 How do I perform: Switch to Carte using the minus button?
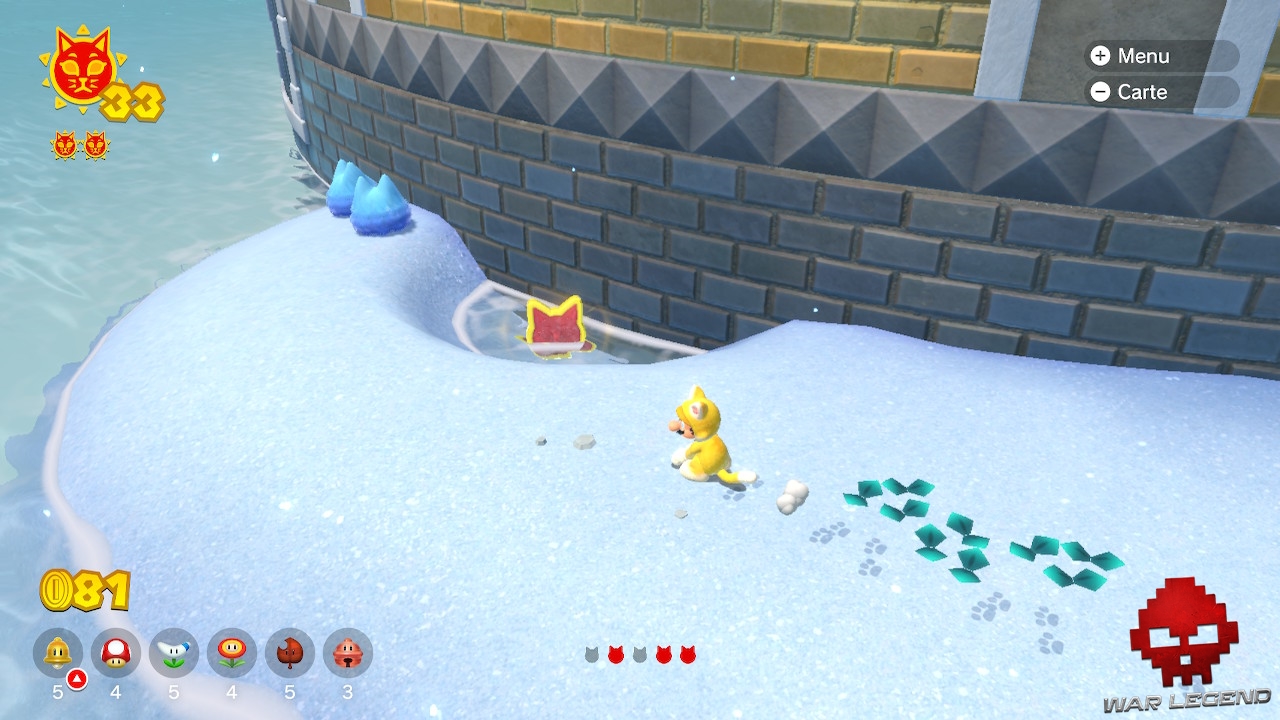1102,92
